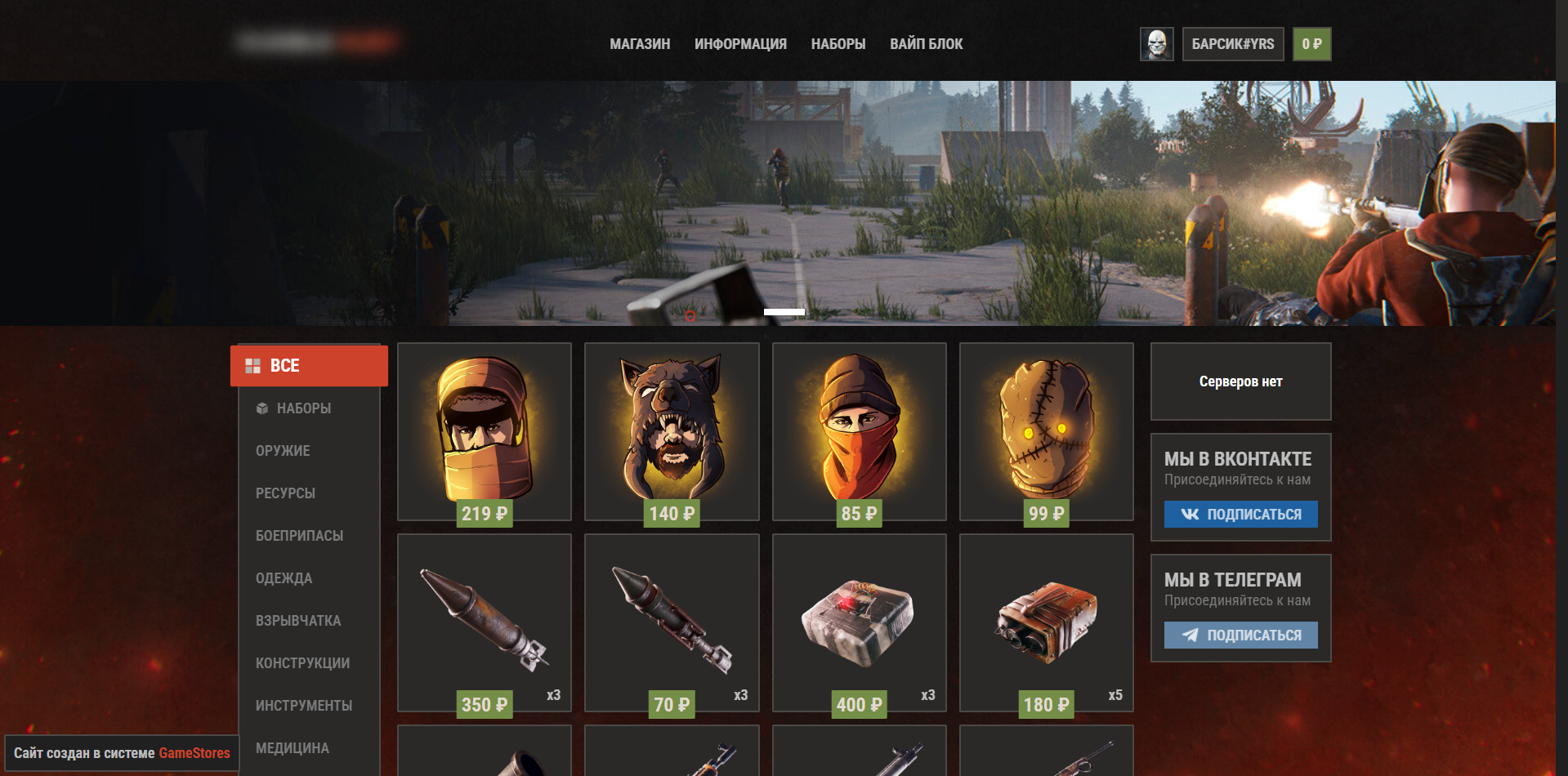Choose the Боеприпасы category
The image size is (1568, 776).
[x=299, y=536]
